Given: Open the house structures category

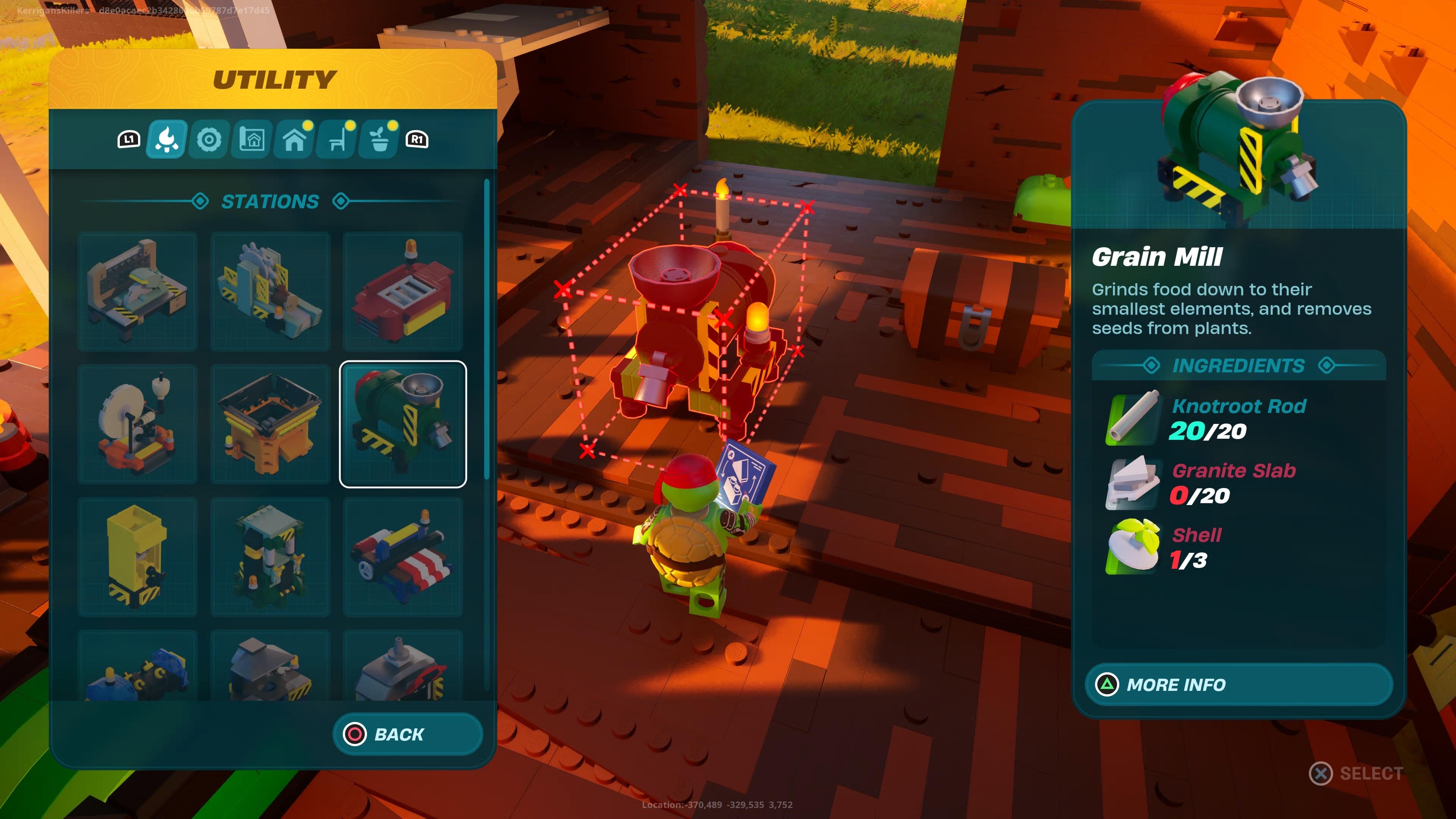Looking at the screenshot, I should (293, 141).
